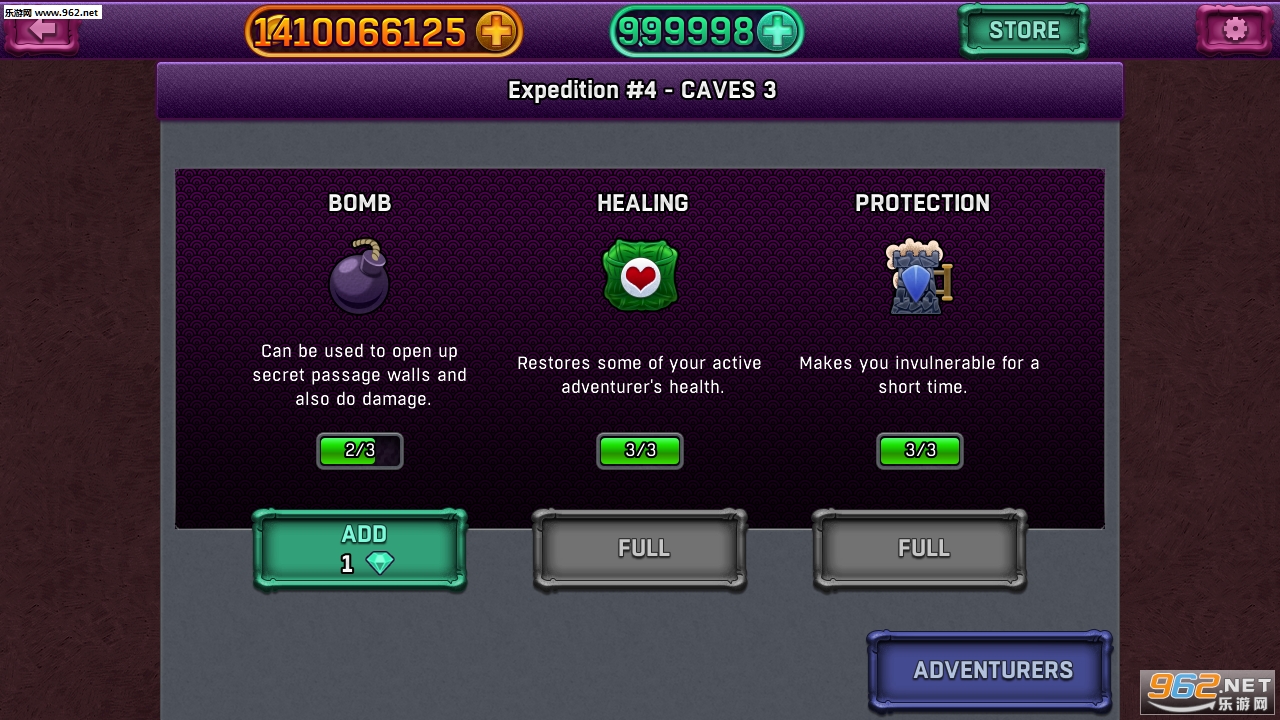Select the purple bomb item icon
The height and width of the screenshot is (720, 1280).
point(359,279)
